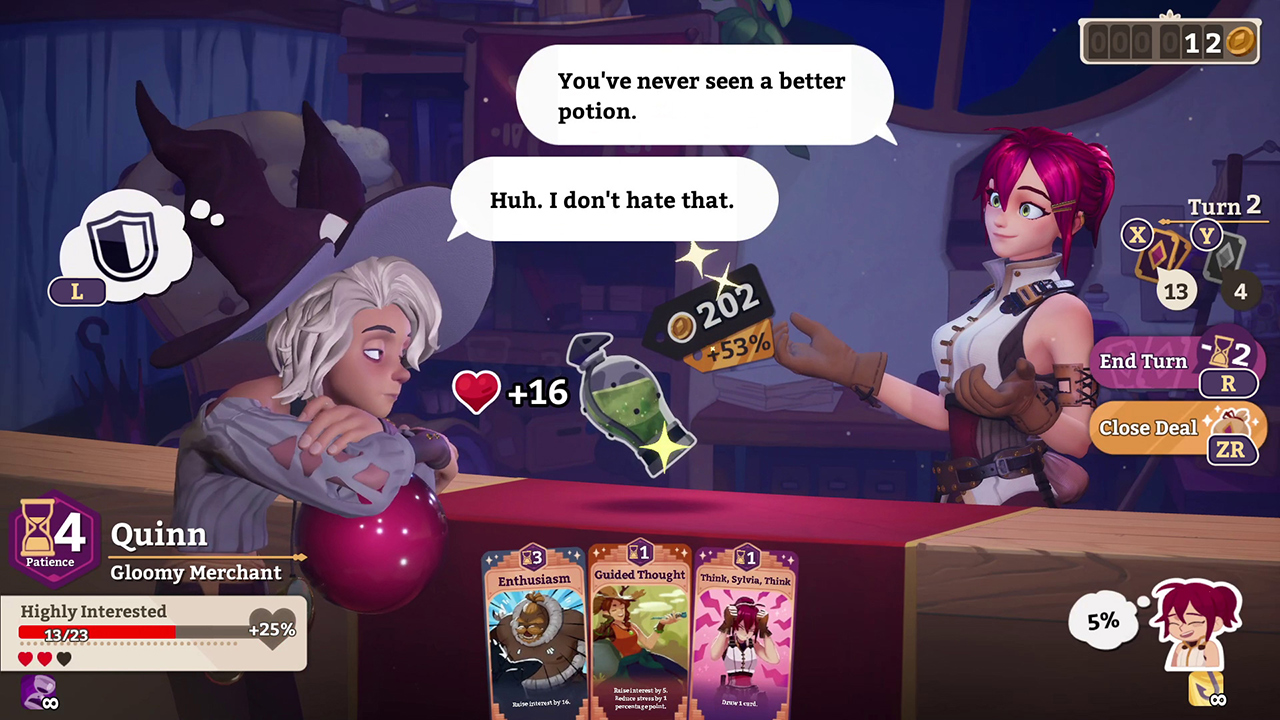Image resolution: width=1280 pixels, height=720 pixels.
Task: Click the gold coin counter
Action: [x=1168, y=40]
